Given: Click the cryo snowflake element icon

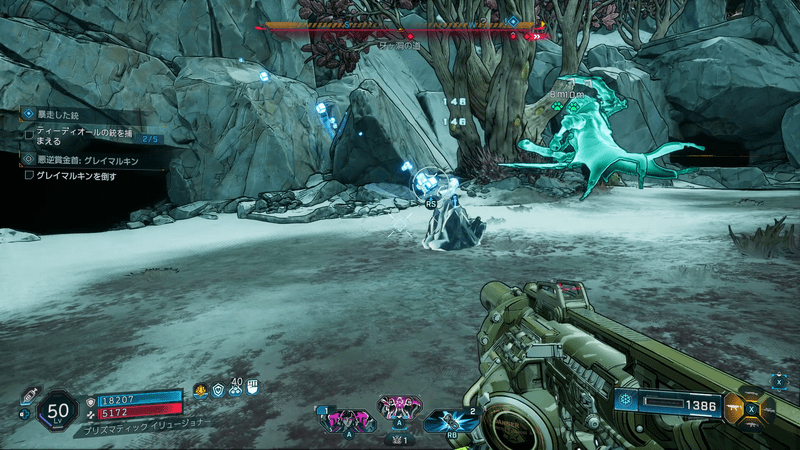Looking at the screenshot, I should point(627,403).
